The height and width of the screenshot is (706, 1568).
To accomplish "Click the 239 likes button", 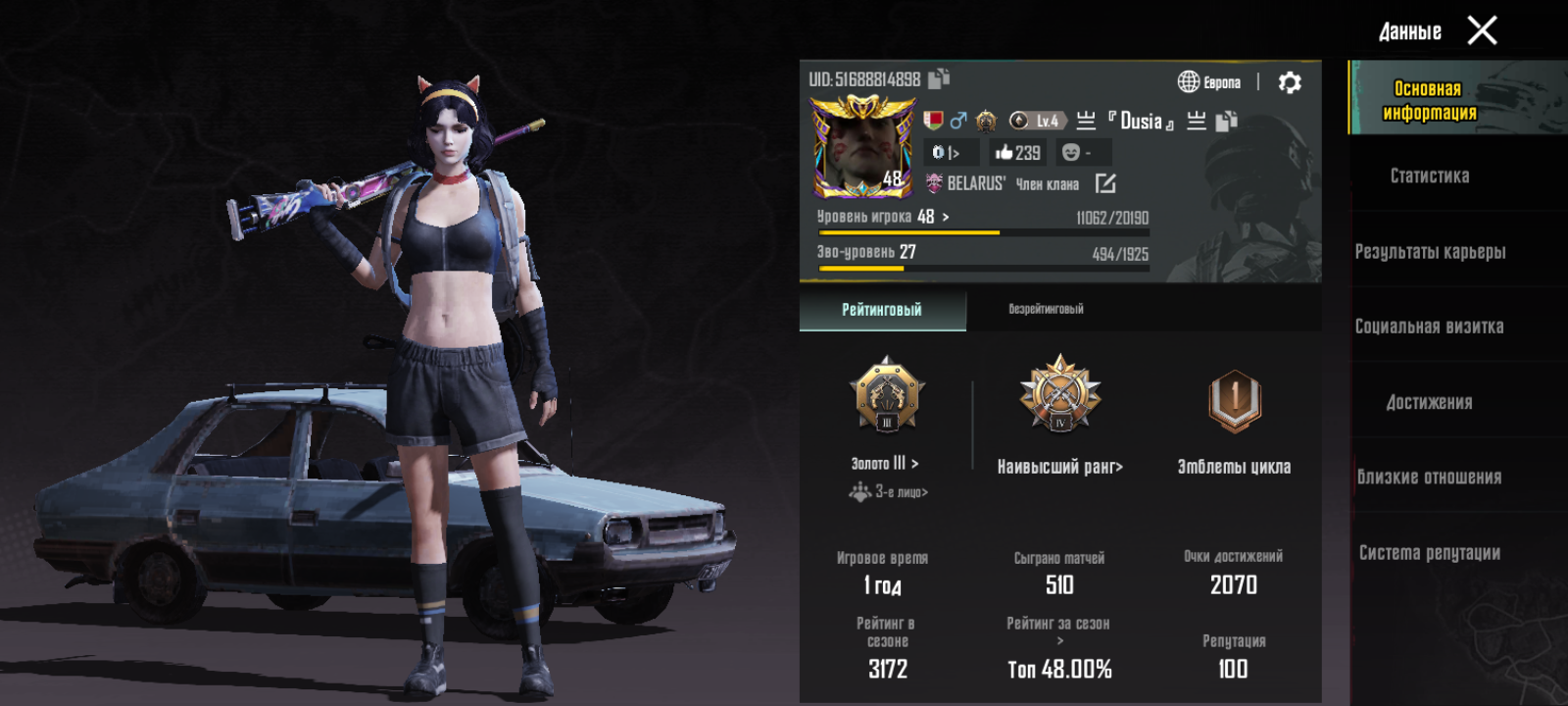I will [x=1017, y=153].
